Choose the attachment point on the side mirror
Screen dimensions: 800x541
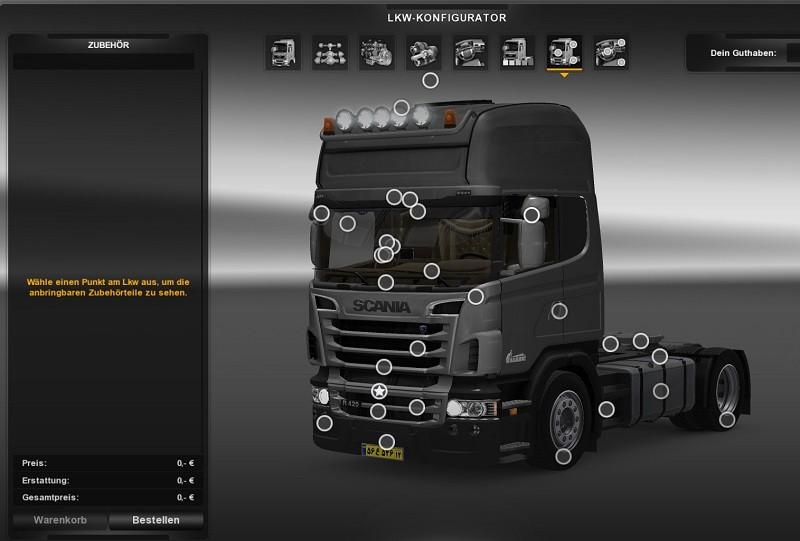click(532, 215)
